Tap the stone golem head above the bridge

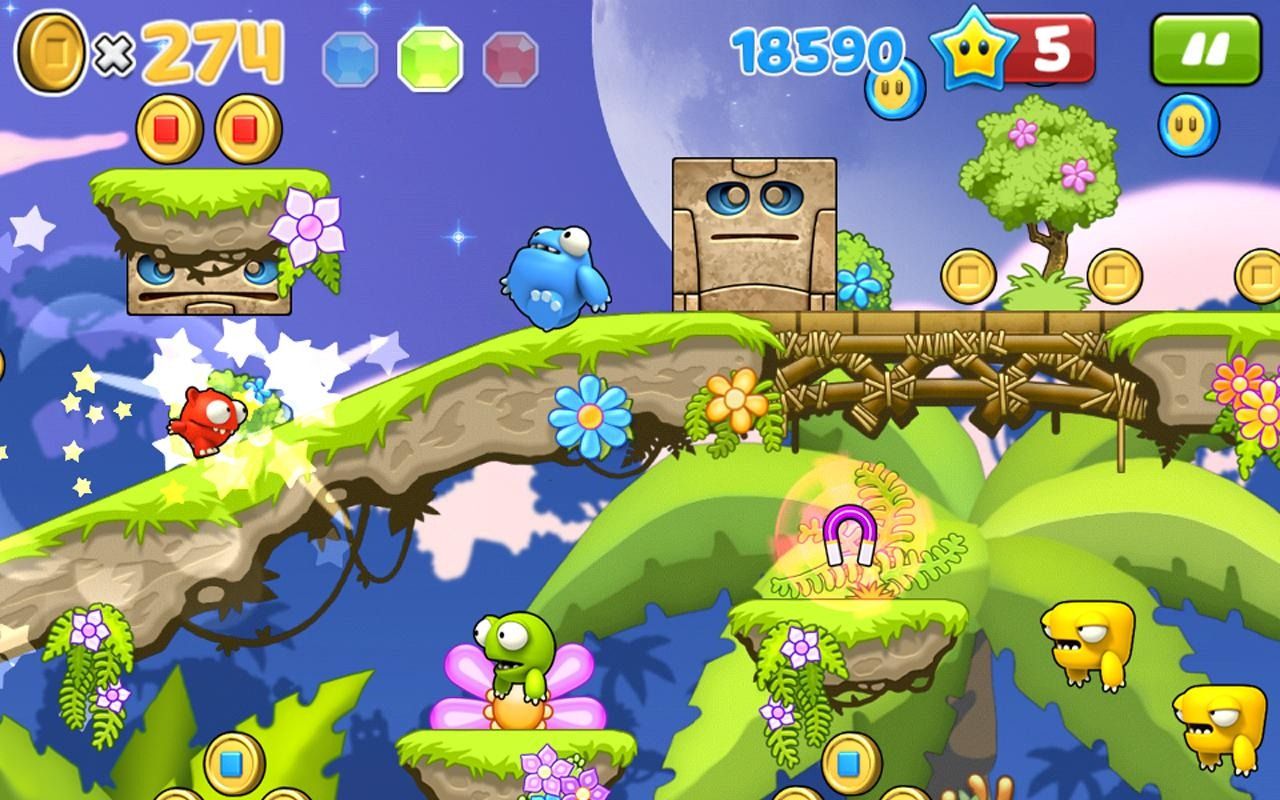(755, 230)
